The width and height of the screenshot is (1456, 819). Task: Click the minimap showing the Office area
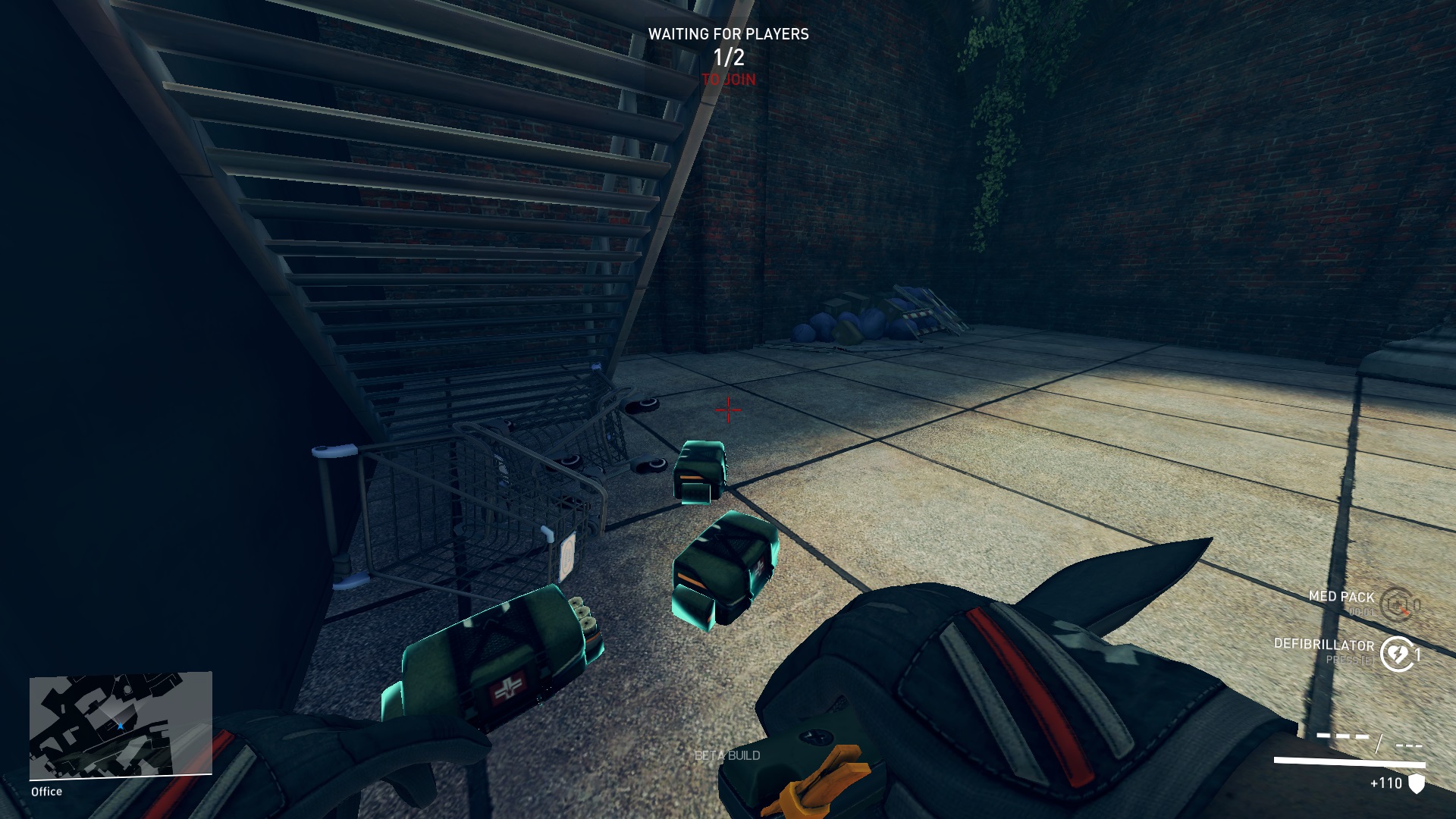pyautogui.click(x=121, y=725)
